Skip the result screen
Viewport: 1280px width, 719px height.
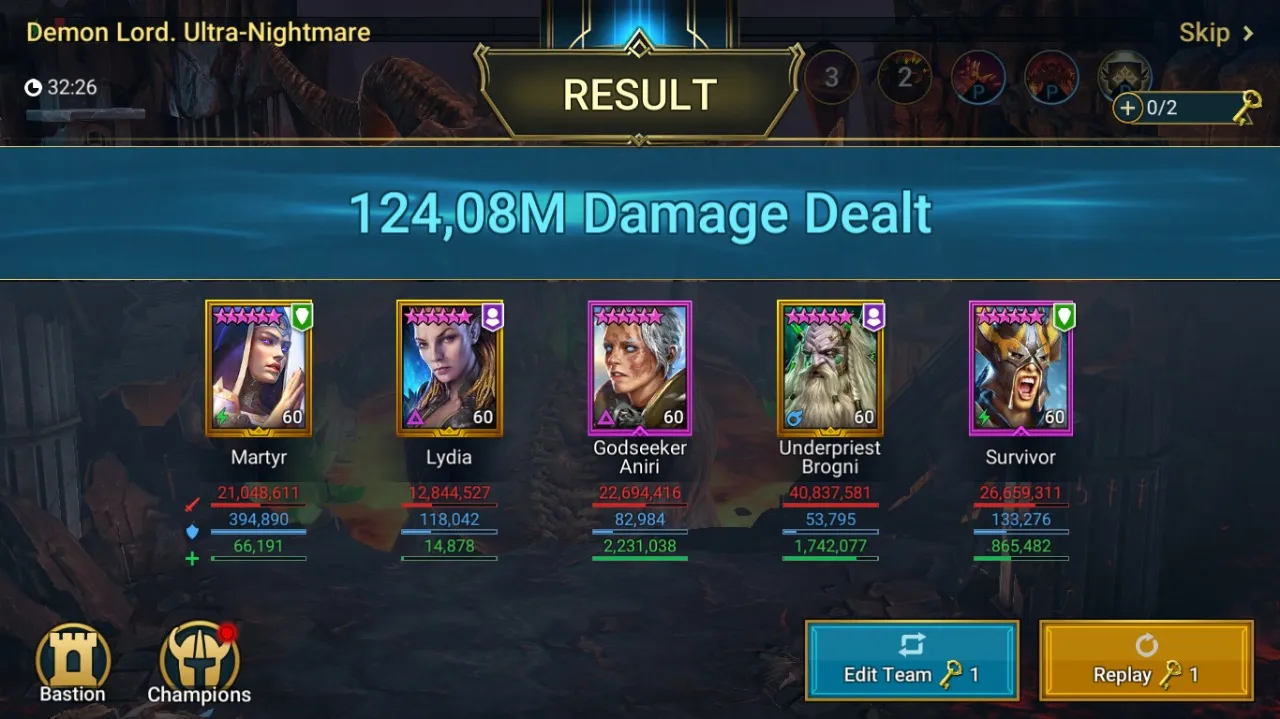[x=1215, y=33]
